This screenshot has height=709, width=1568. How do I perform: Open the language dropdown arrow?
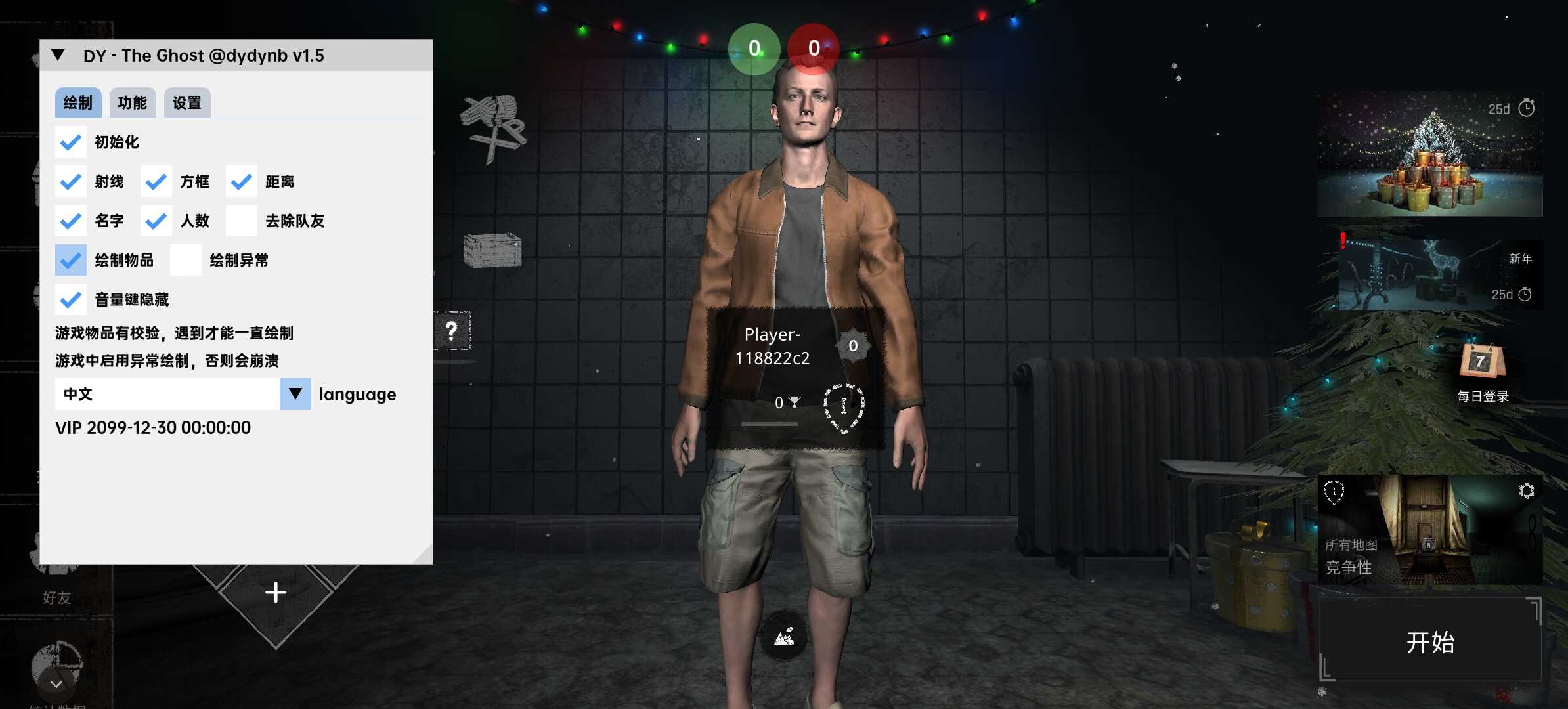(295, 394)
